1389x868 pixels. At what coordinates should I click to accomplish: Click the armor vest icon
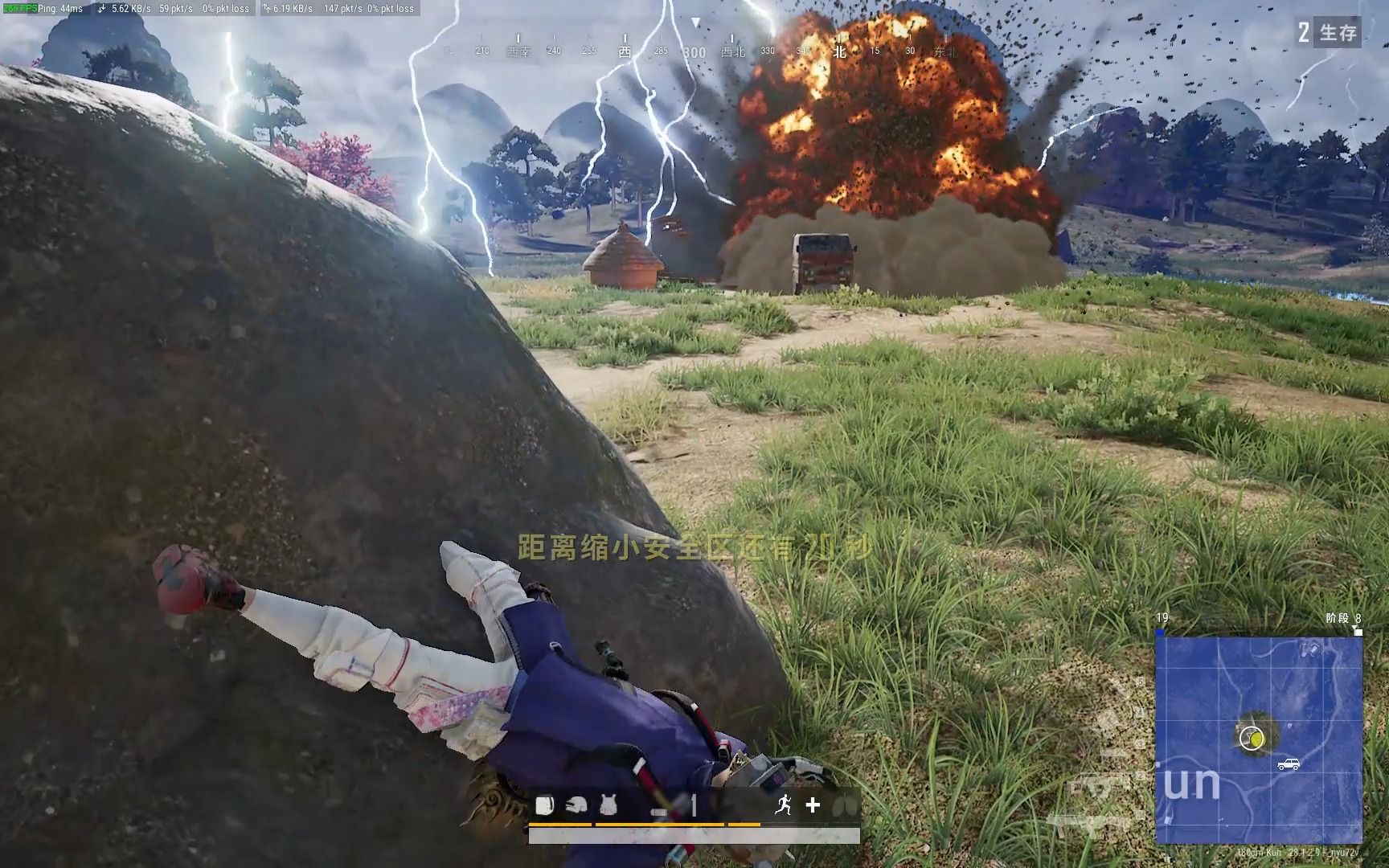608,805
